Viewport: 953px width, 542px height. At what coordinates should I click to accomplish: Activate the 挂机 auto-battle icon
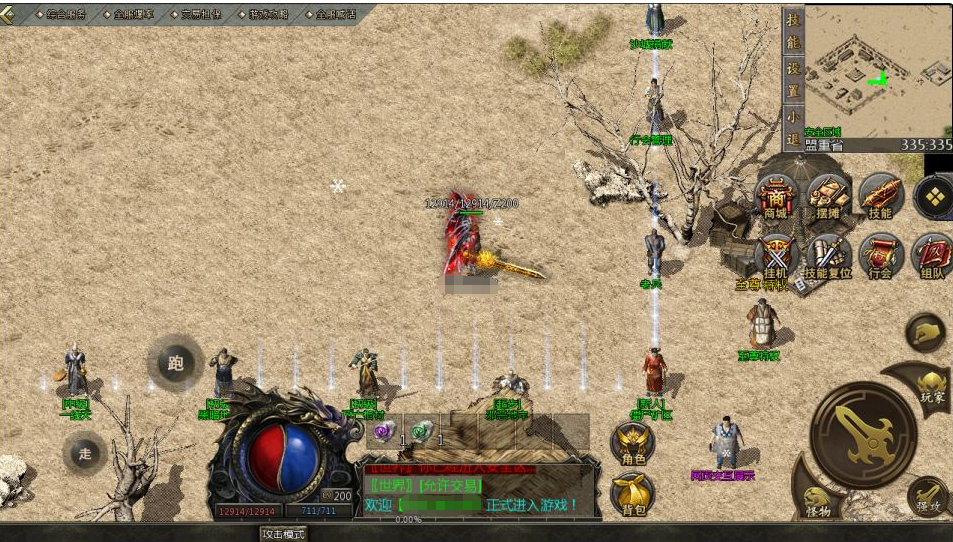click(x=776, y=256)
